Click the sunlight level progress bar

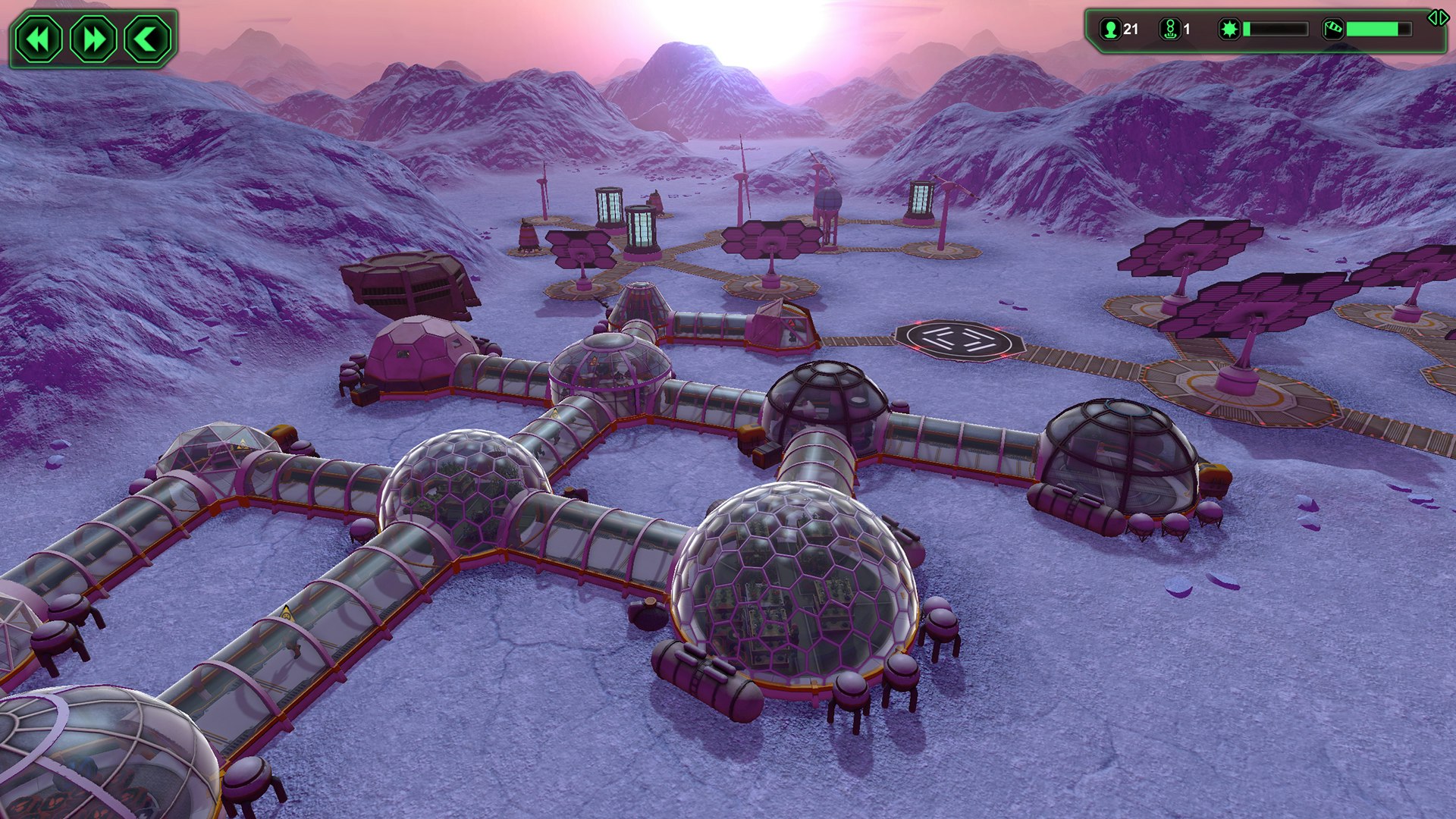click(1276, 29)
